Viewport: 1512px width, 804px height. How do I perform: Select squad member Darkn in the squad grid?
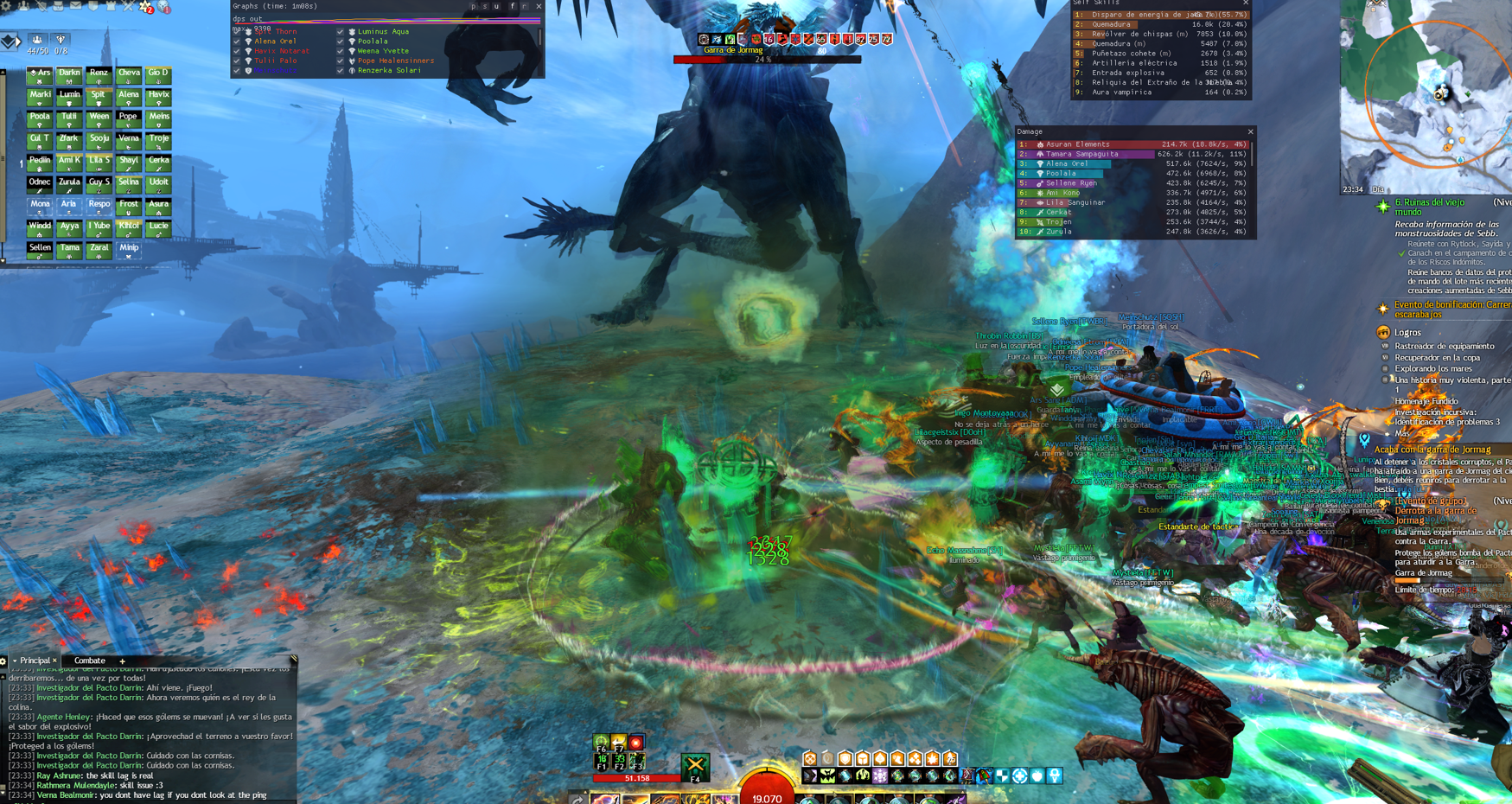tap(69, 75)
